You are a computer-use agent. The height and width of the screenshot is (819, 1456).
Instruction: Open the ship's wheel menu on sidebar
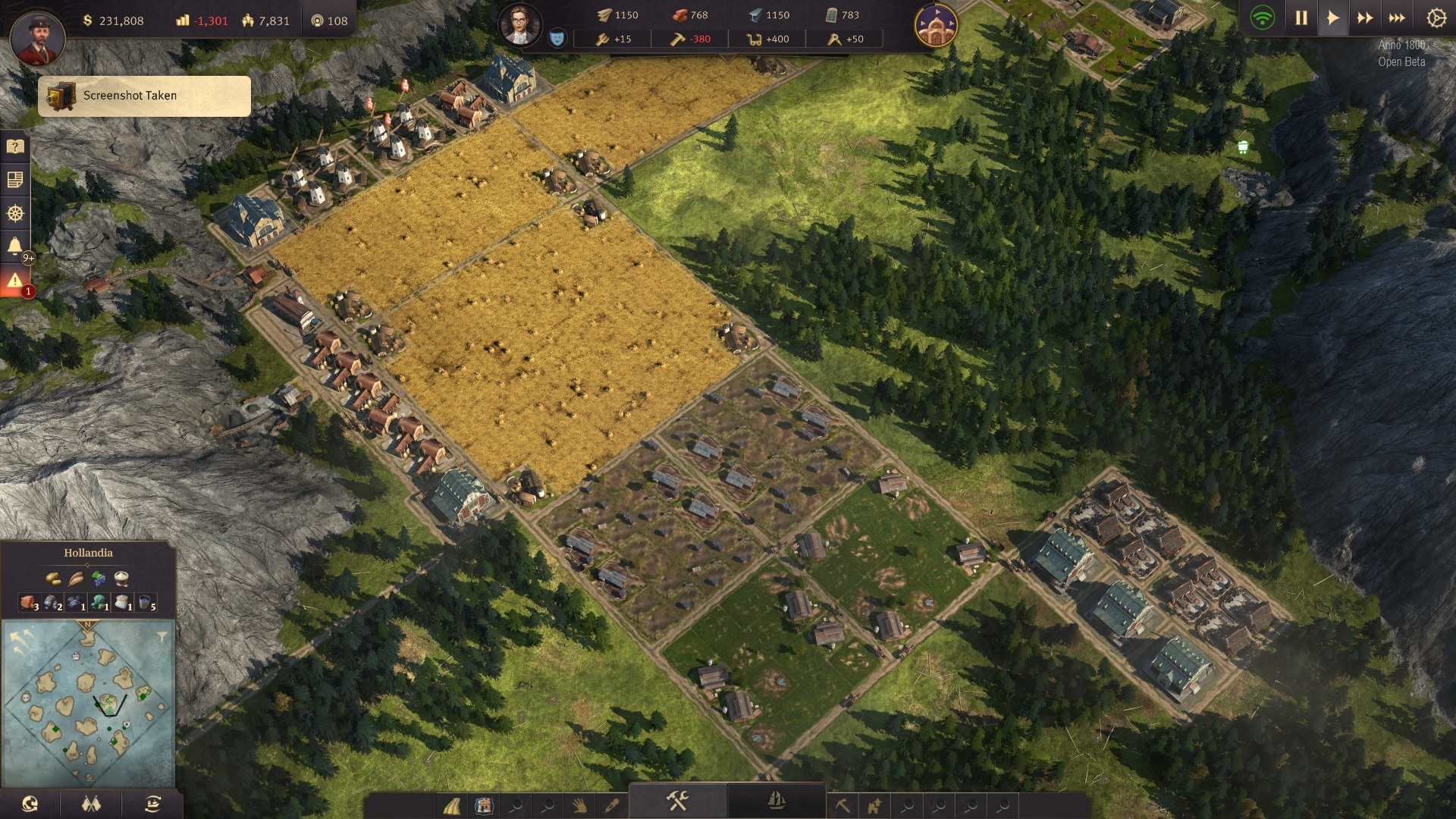[x=15, y=214]
